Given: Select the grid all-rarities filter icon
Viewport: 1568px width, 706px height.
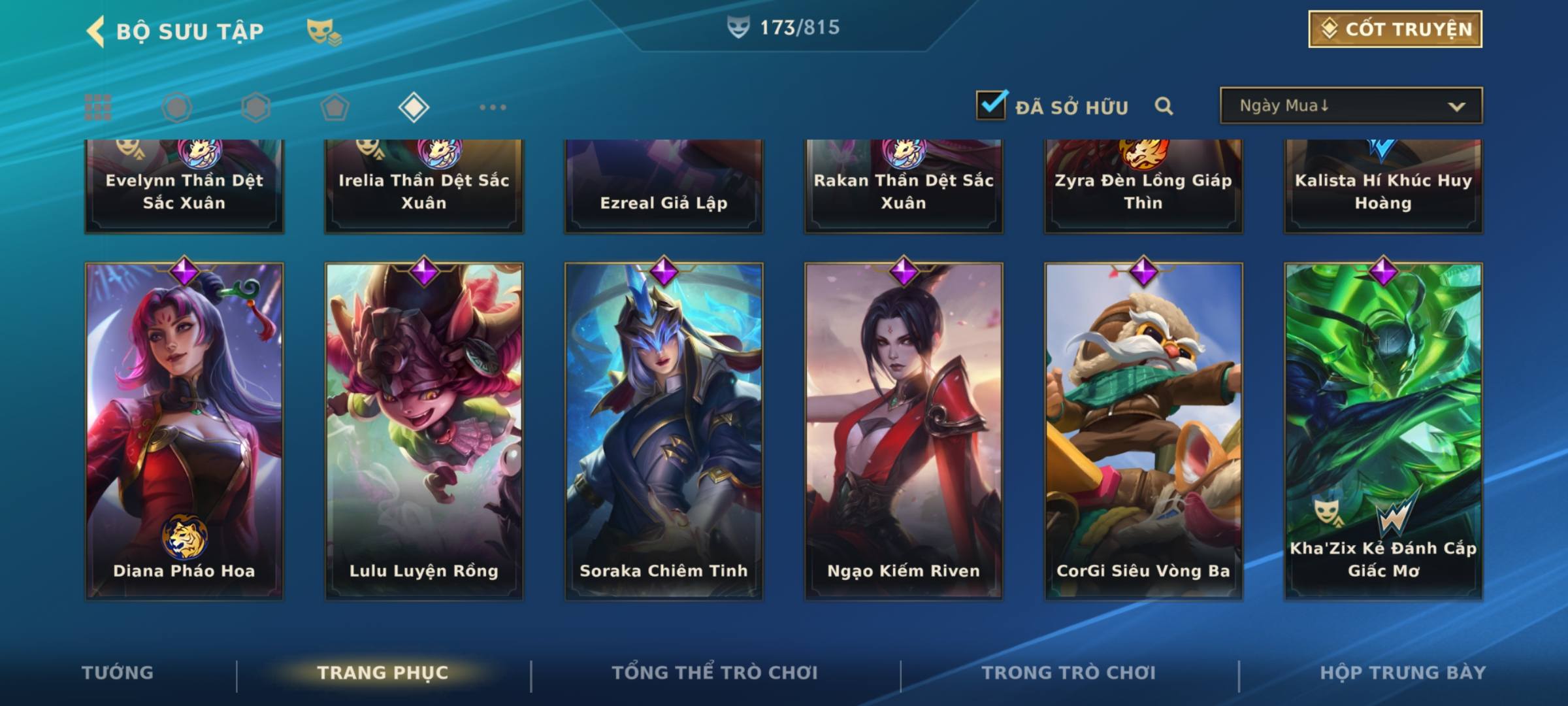Looking at the screenshot, I should 98,107.
